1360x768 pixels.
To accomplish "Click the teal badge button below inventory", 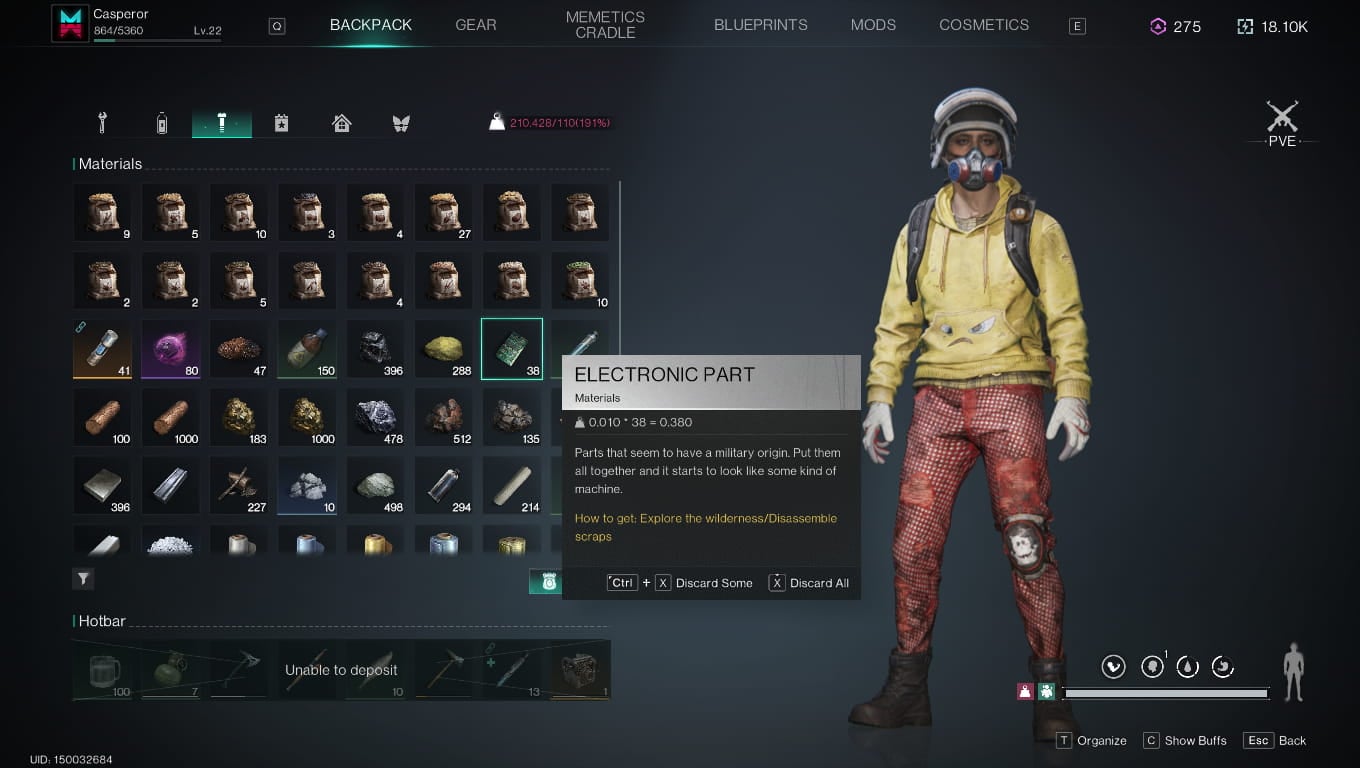I will click(546, 582).
